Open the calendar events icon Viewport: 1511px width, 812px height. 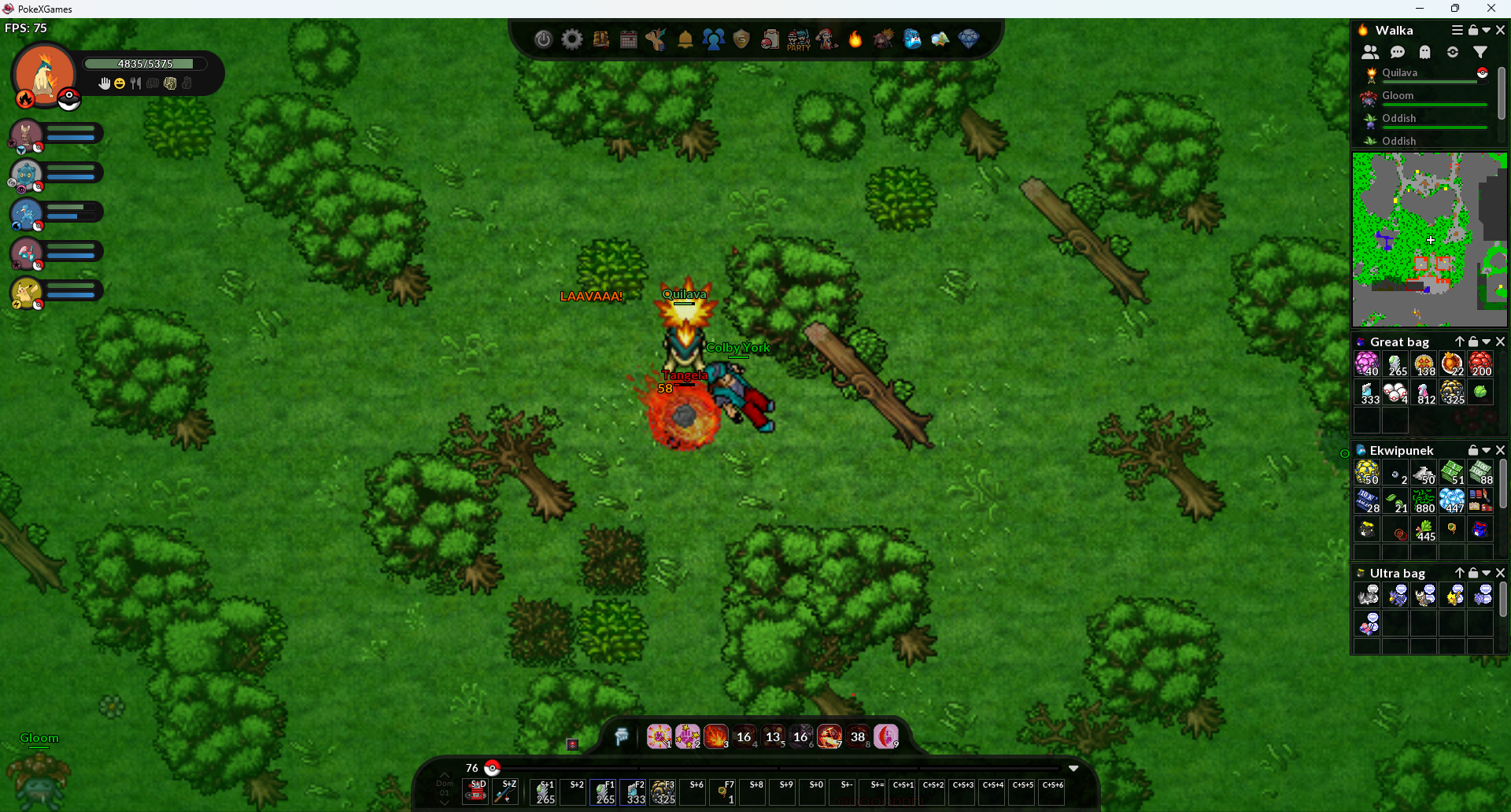coord(629,39)
